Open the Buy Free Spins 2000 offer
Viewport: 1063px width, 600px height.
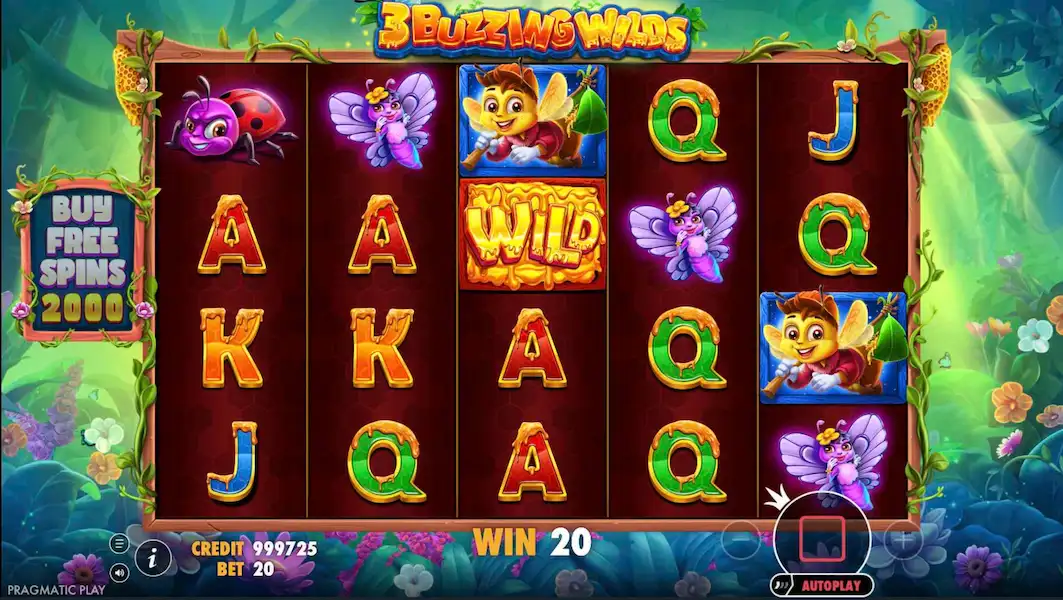point(82,258)
